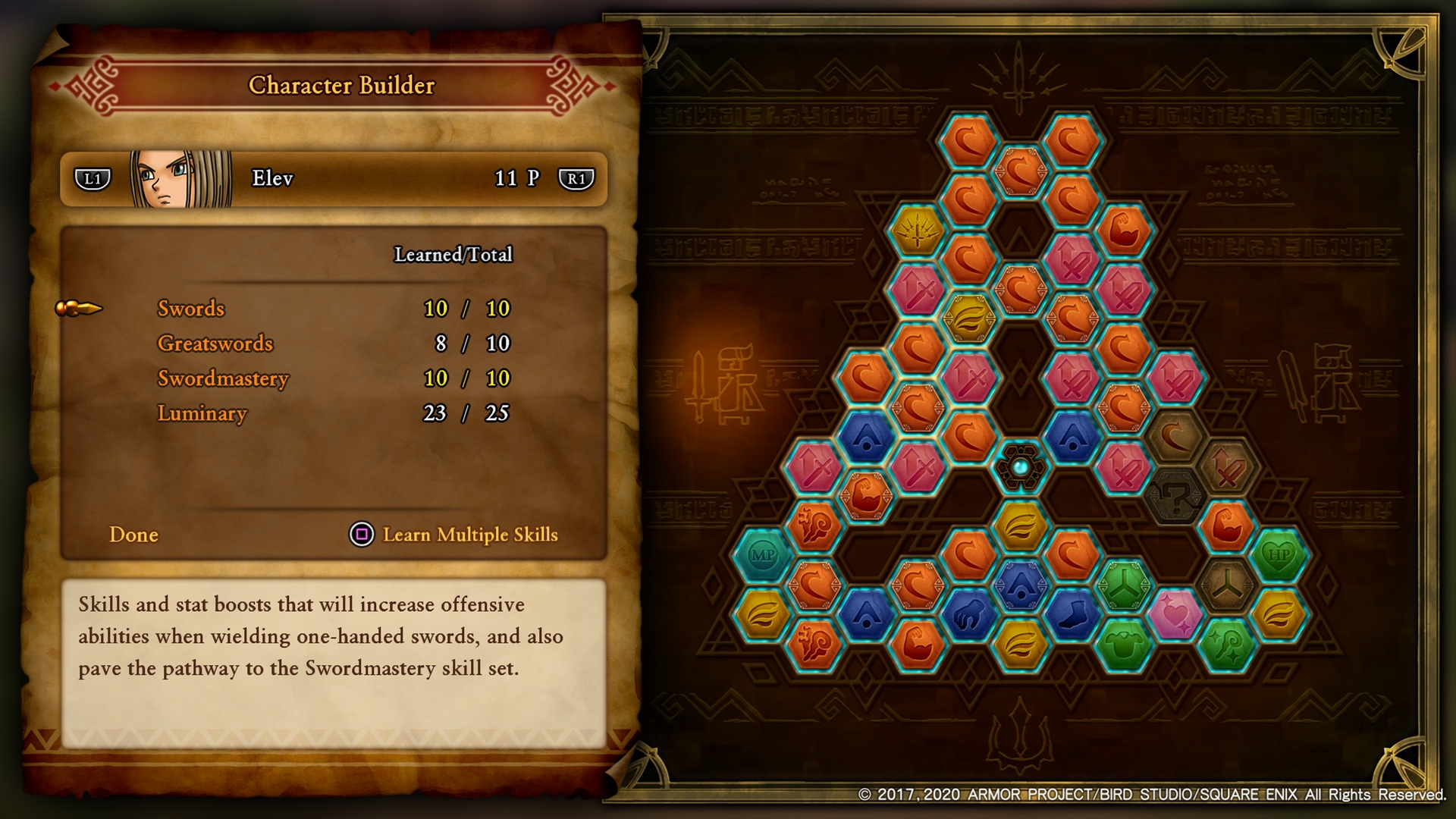This screenshot has width=1456, height=819.
Task: Select the Swords skill category
Action: click(191, 309)
